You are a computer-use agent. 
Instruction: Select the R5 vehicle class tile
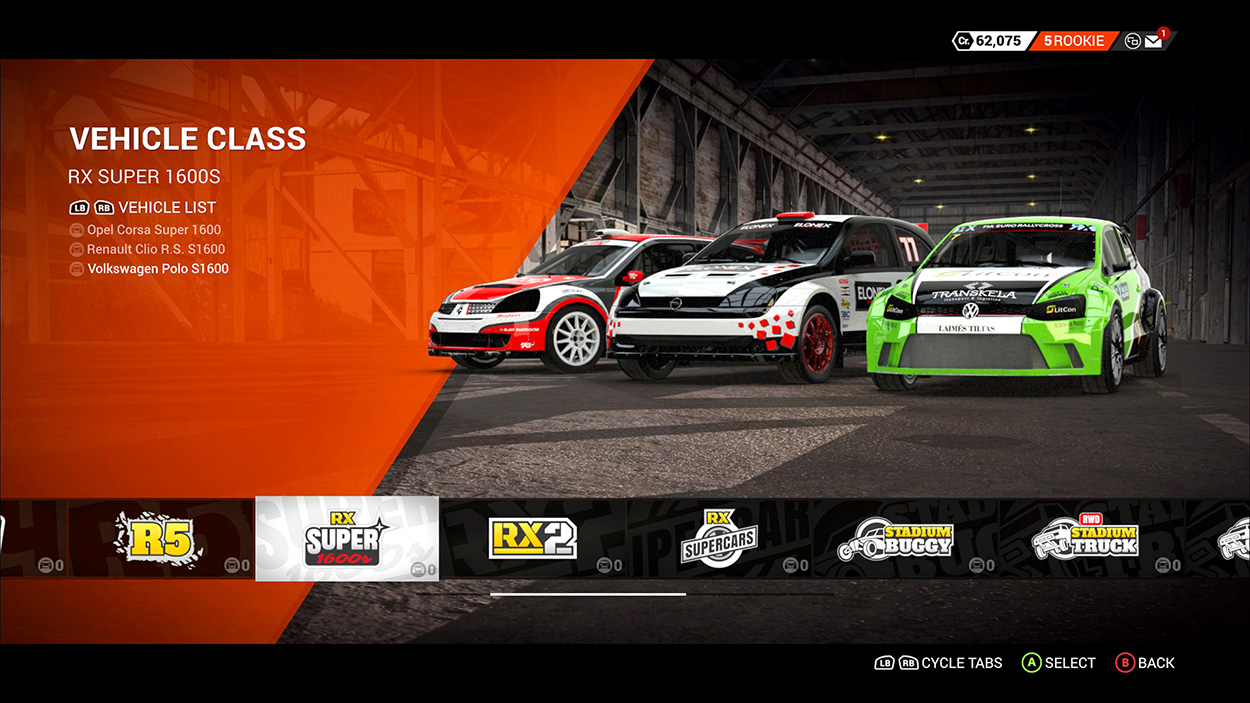click(x=160, y=538)
